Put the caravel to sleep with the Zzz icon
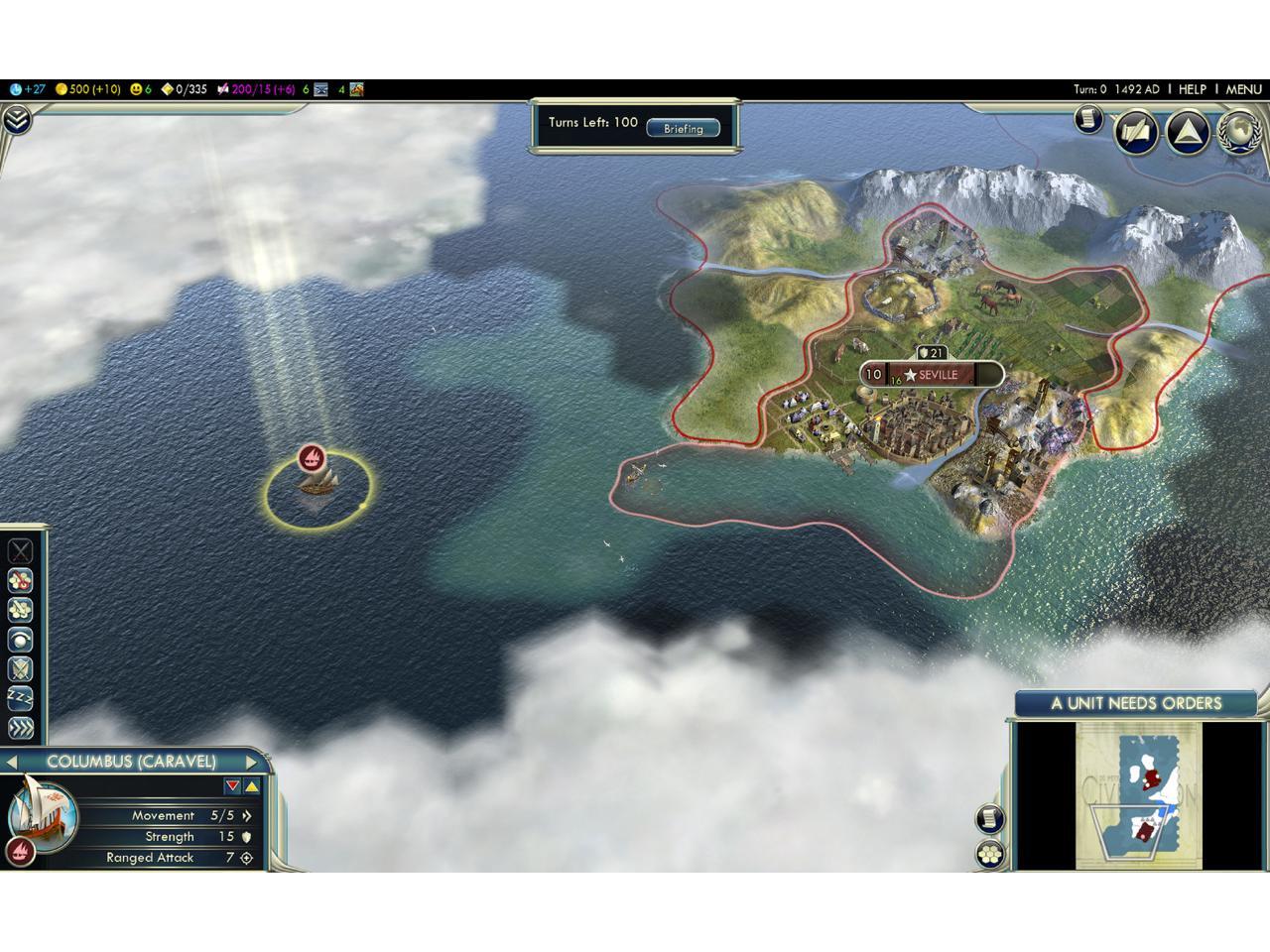The width and height of the screenshot is (1270, 952). pos(20,698)
